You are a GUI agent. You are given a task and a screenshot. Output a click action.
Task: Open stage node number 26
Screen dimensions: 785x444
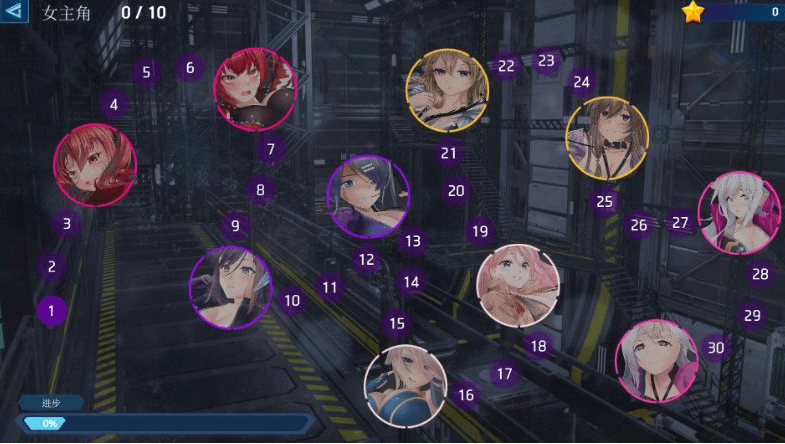coord(639,225)
